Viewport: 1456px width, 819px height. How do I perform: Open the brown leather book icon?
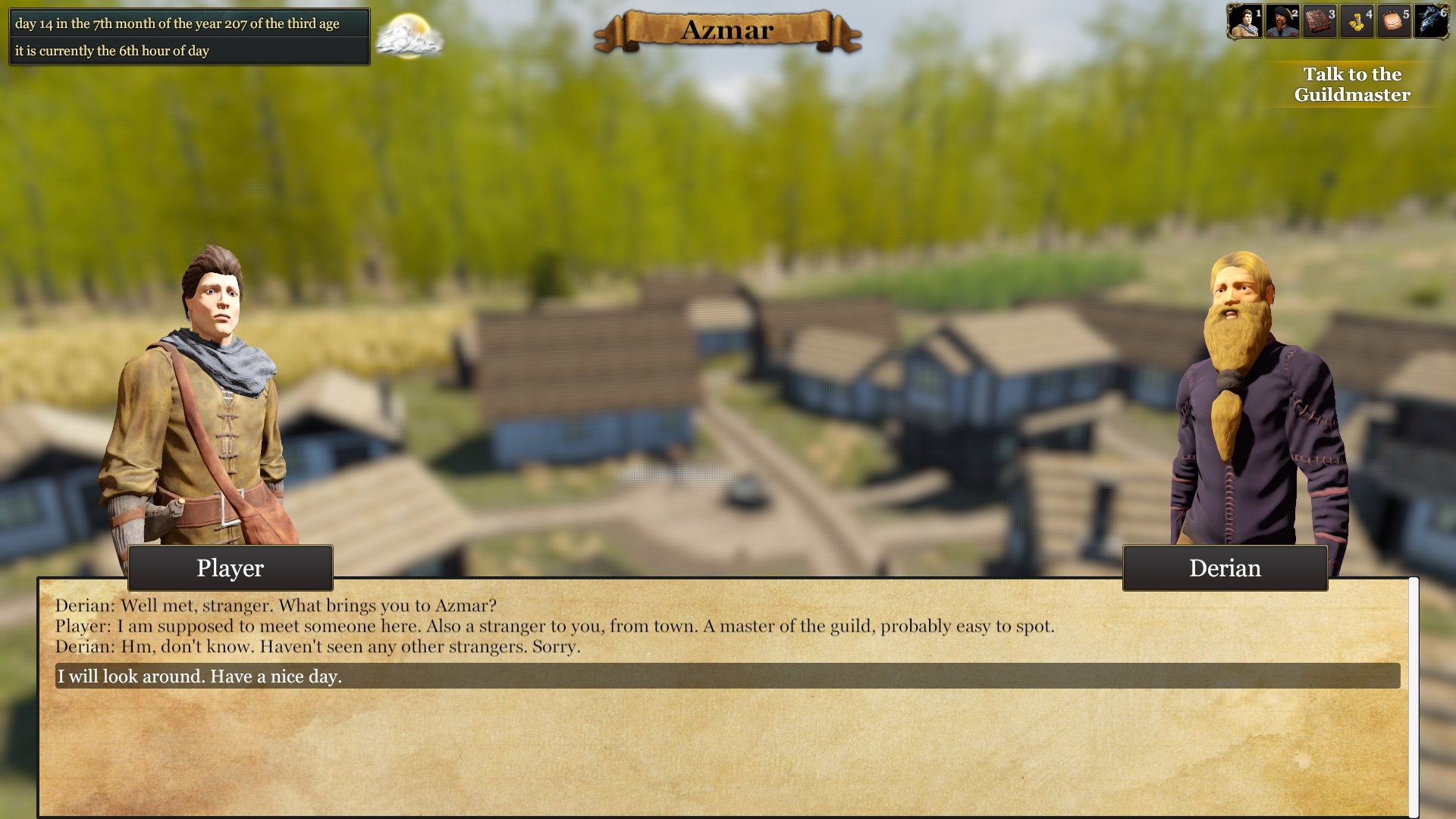[x=1319, y=21]
